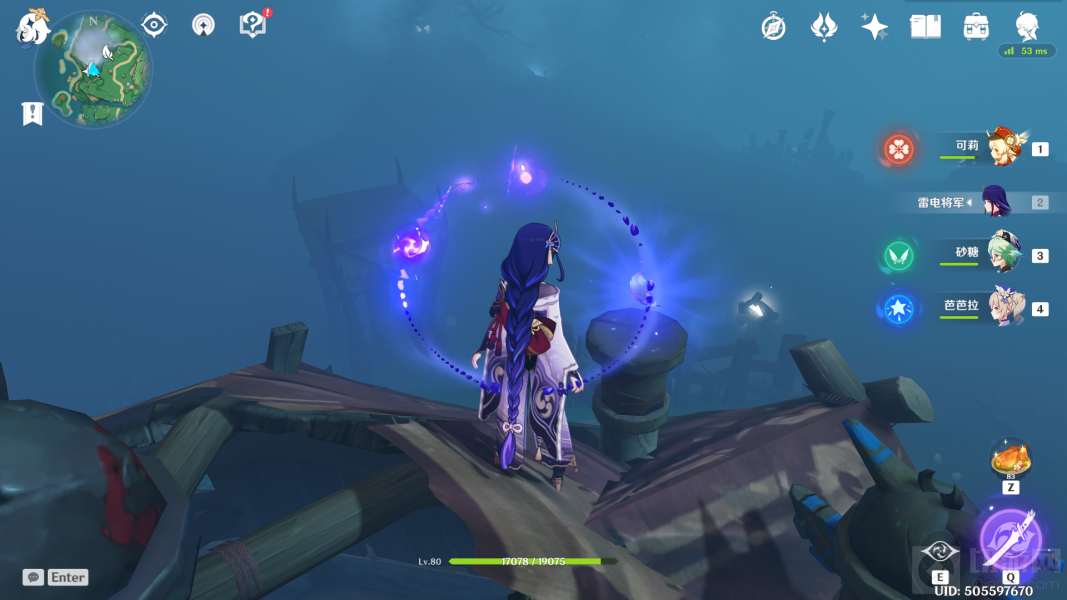Unleash the purple sword elemental burst

point(1010,538)
